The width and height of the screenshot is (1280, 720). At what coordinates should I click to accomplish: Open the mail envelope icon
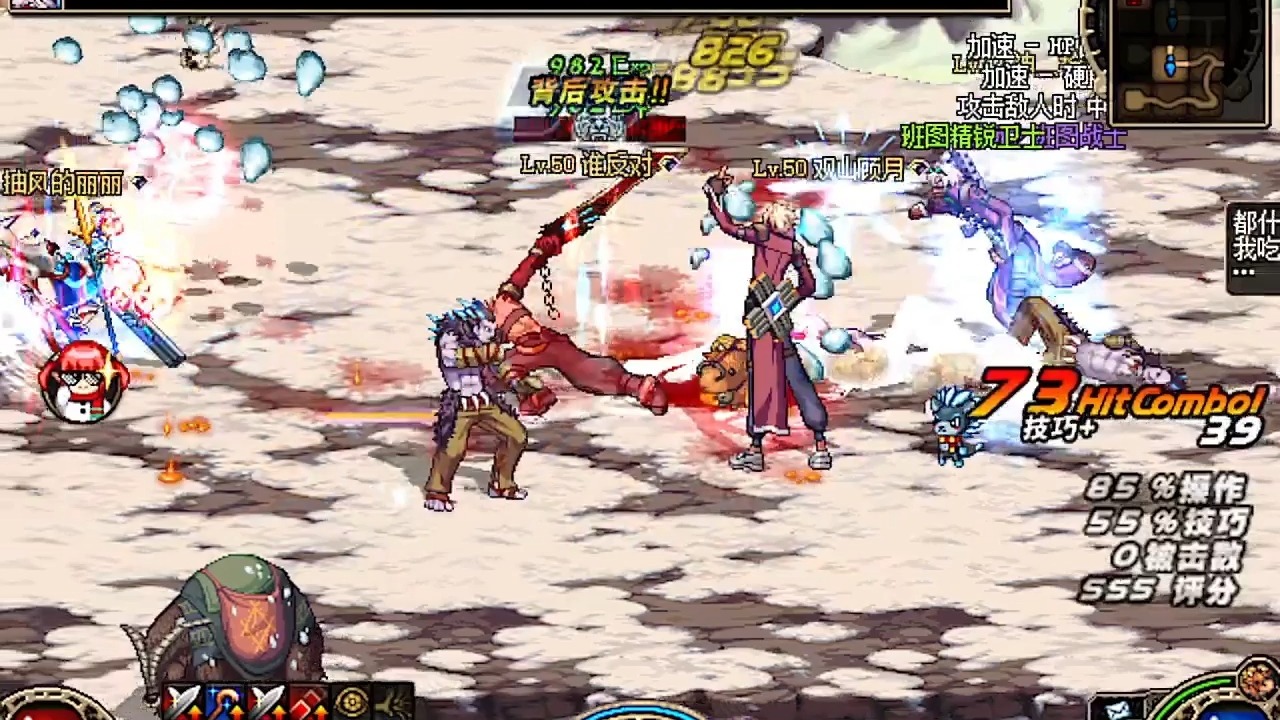(x=1120, y=708)
